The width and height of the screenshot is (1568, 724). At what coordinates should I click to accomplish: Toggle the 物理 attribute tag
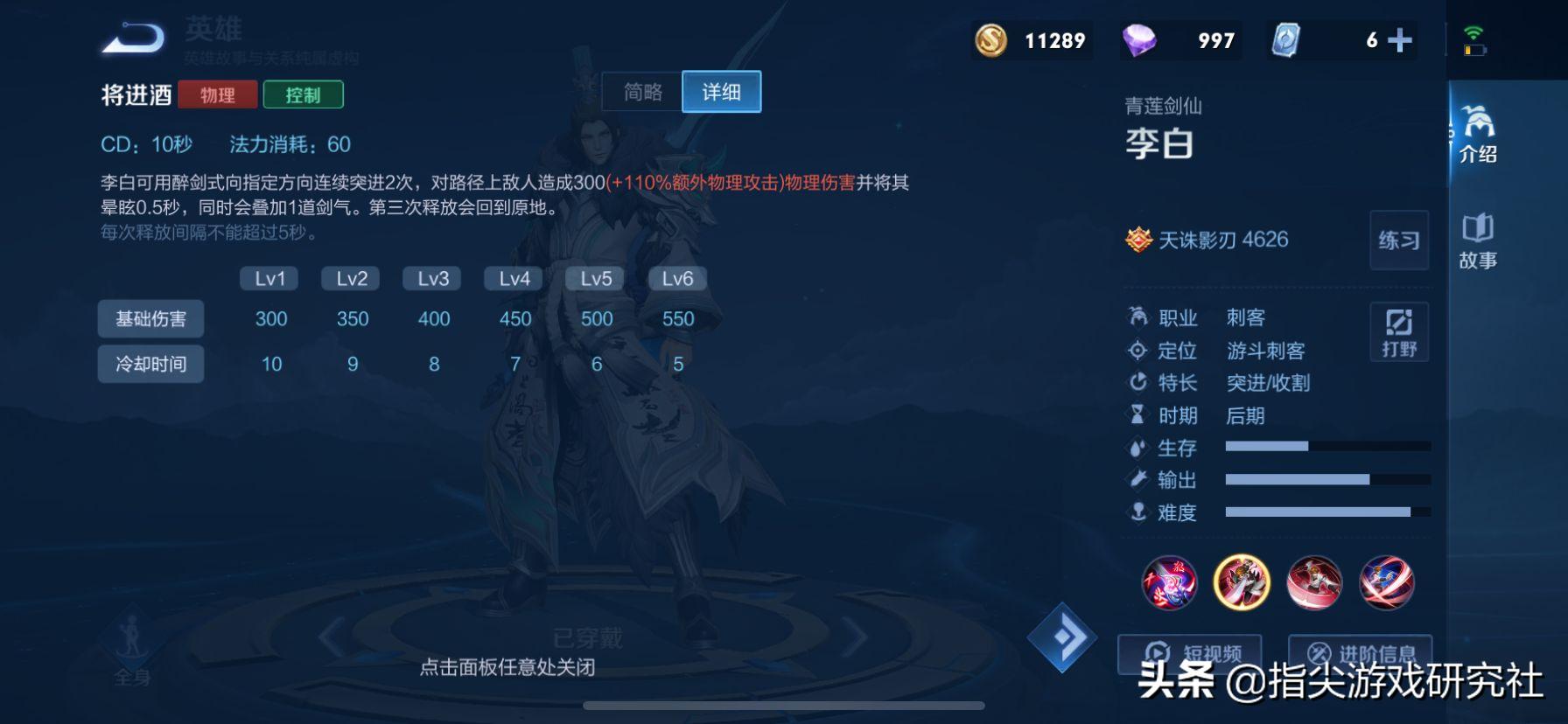[x=217, y=94]
